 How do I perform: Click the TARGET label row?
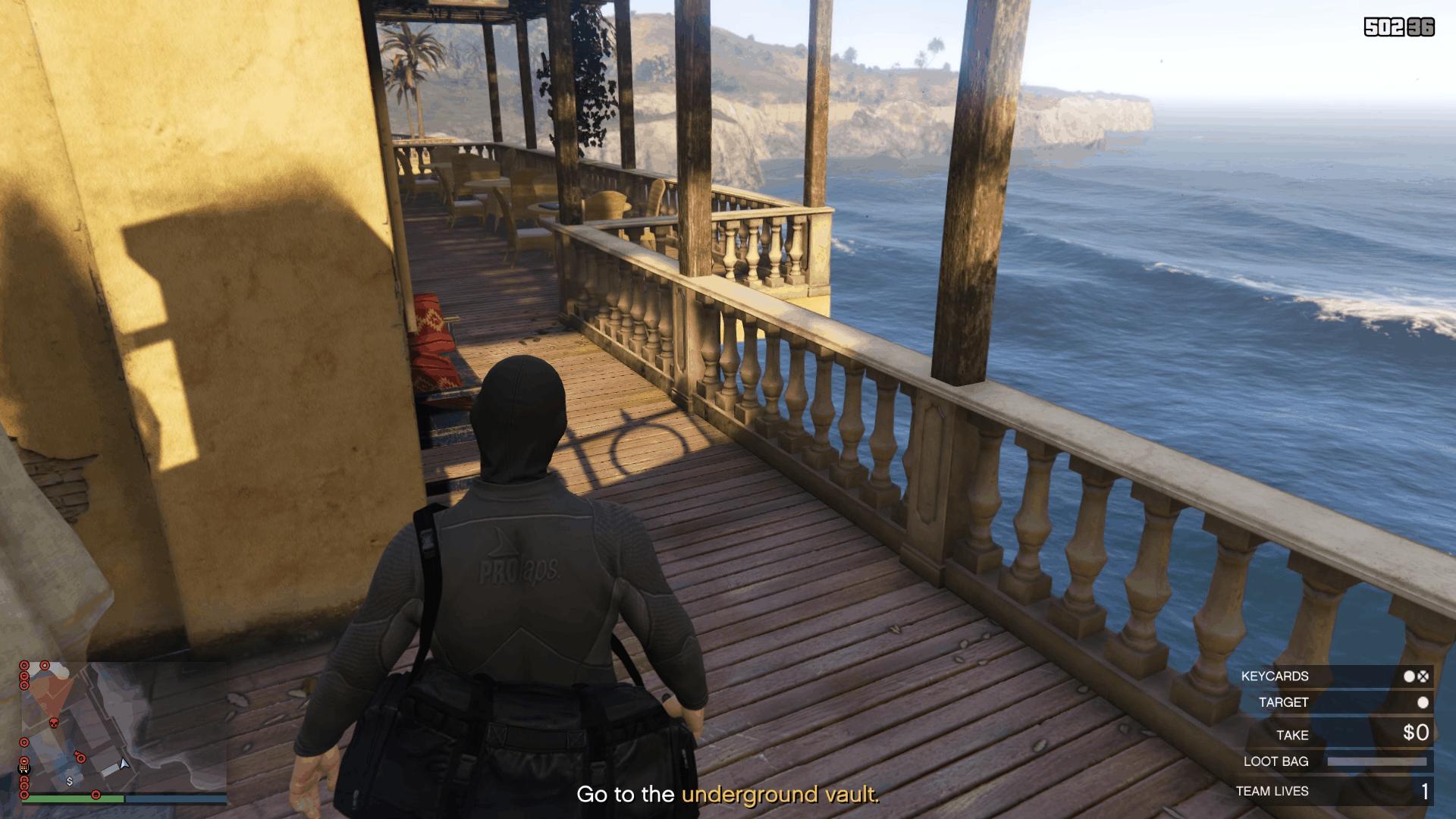(1284, 703)
